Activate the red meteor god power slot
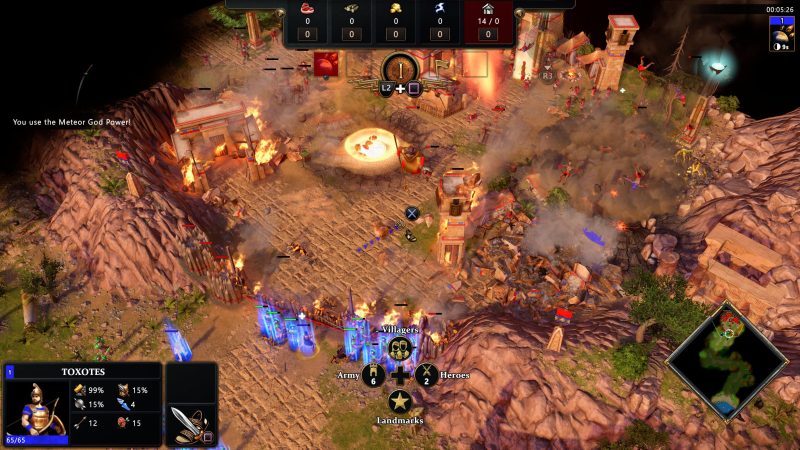Image resolution: width=800 pixels, height=450 pixels. pos(326,65)
